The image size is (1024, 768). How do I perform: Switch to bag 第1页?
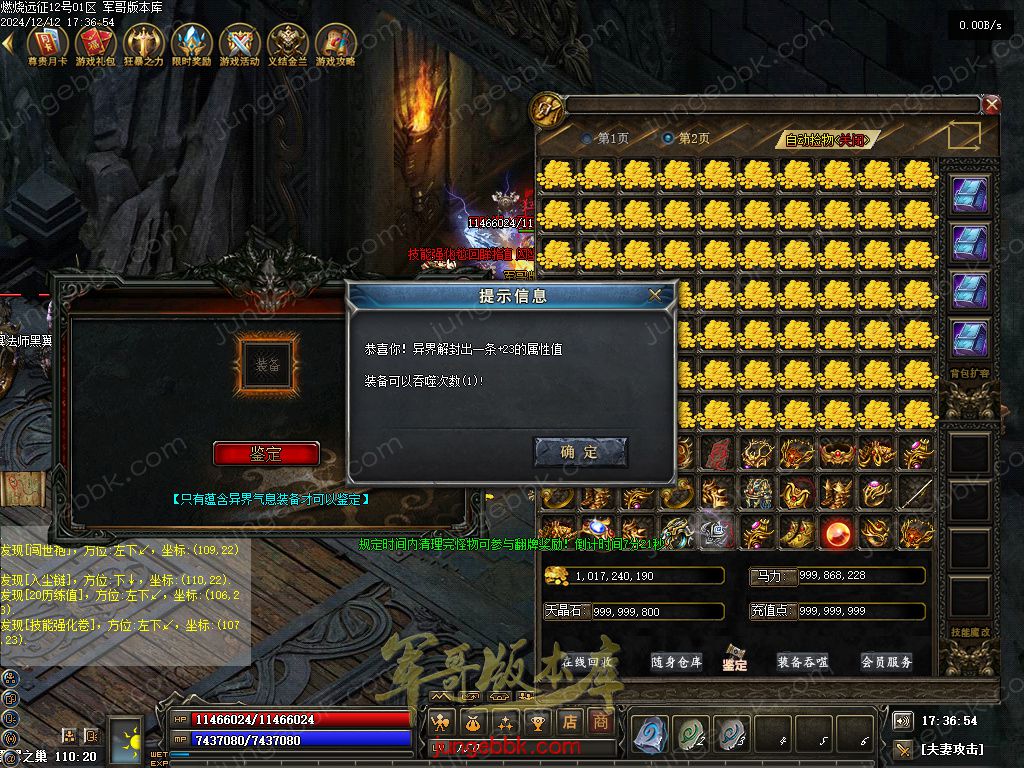coord(587,138)
